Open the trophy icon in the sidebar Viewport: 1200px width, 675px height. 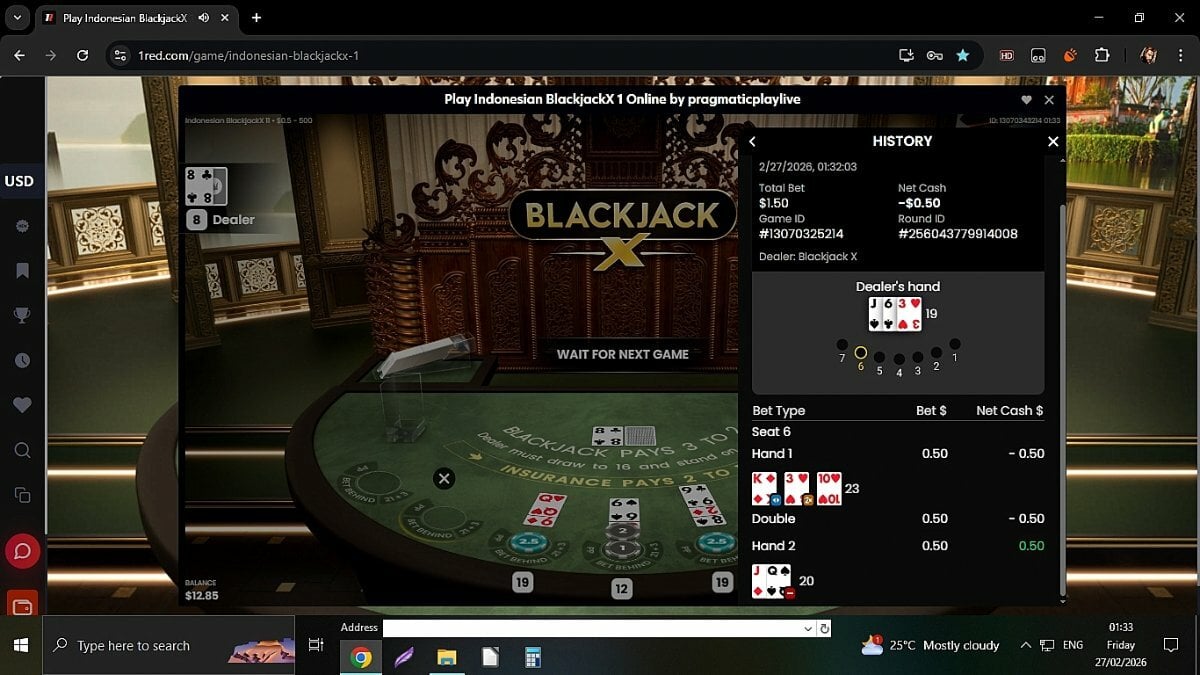pyautogui.click(x=22, y=316)
